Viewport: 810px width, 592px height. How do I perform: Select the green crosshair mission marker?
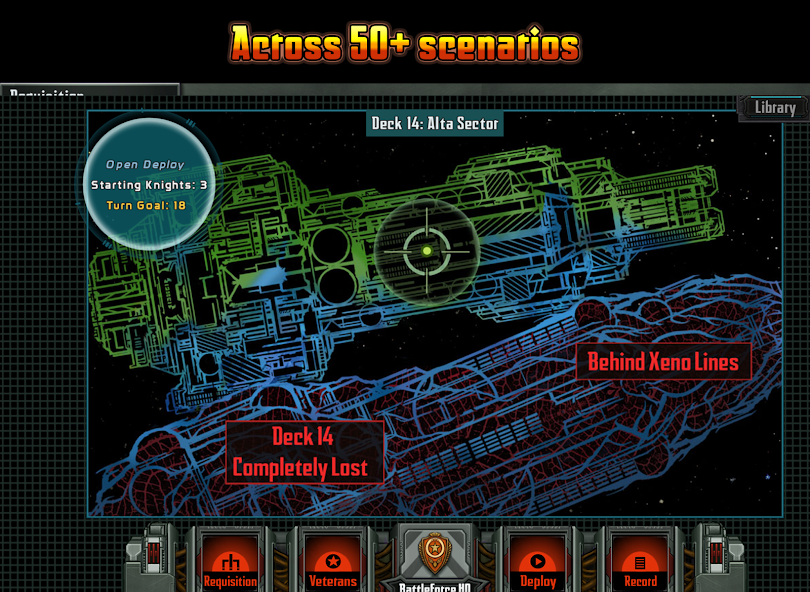coord(427,251)
